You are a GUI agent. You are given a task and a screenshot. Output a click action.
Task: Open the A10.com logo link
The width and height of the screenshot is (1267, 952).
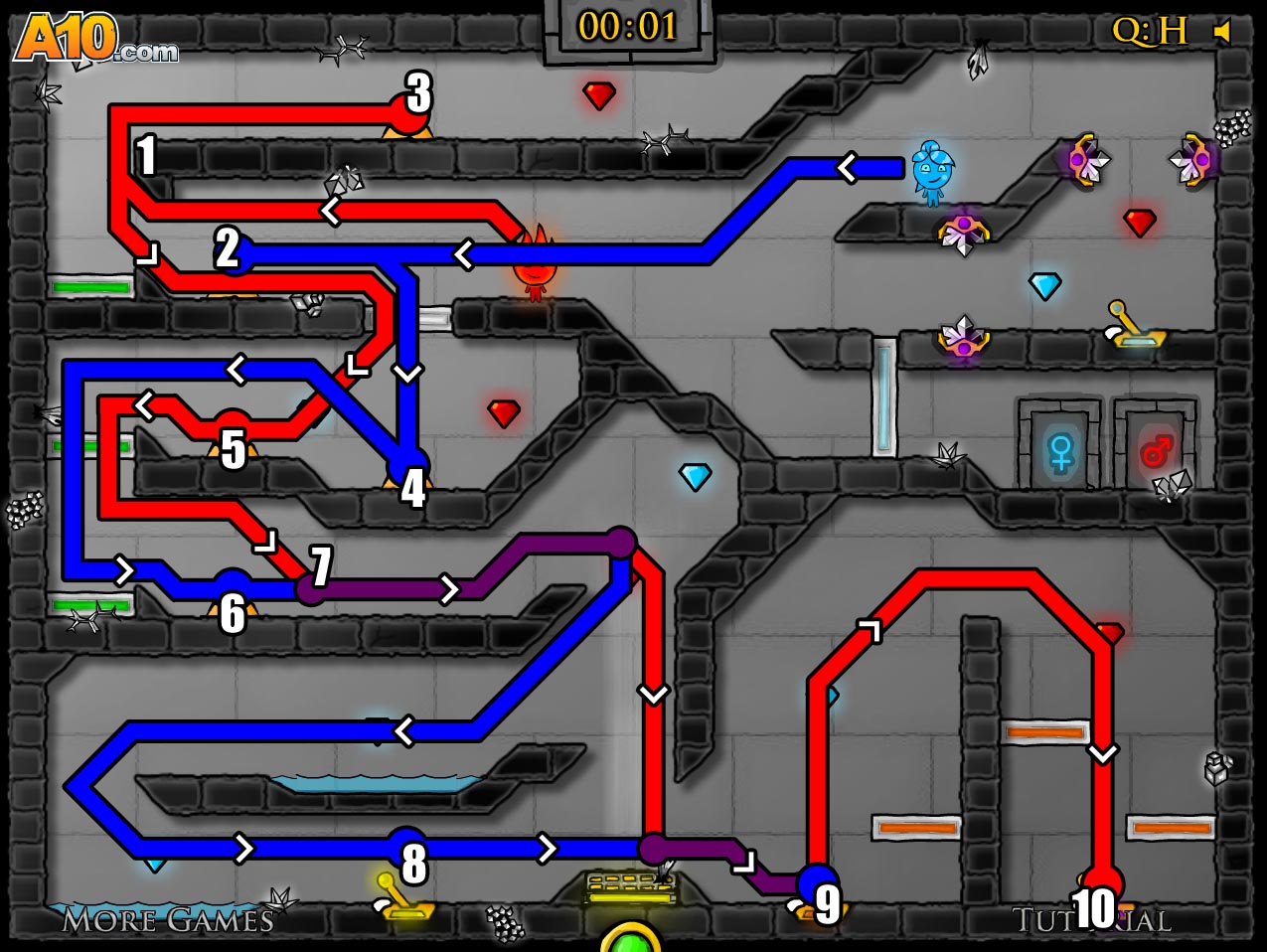pos(95,40)
